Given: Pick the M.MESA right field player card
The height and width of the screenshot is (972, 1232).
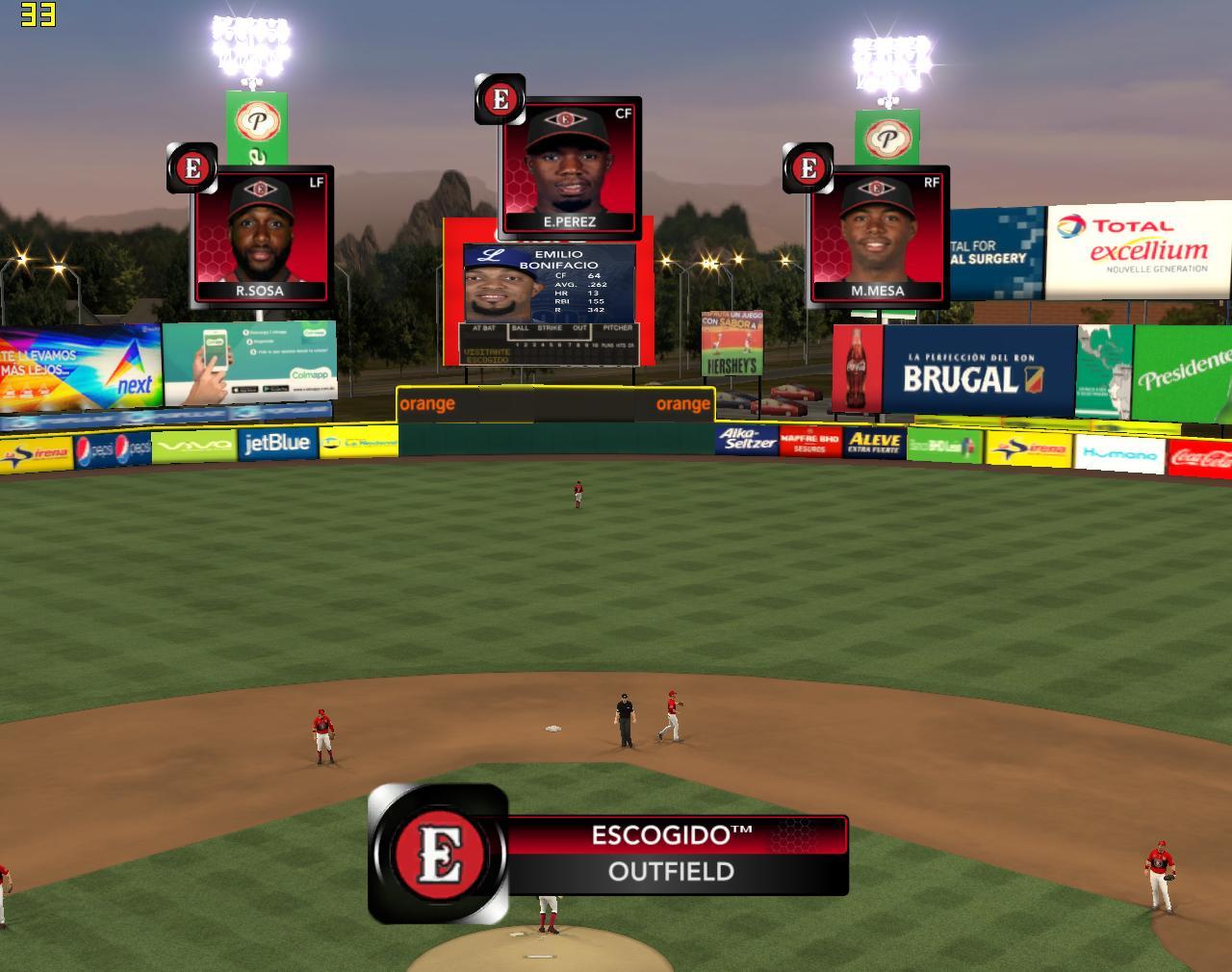Looking at the screenshot, I should point(879,237).
